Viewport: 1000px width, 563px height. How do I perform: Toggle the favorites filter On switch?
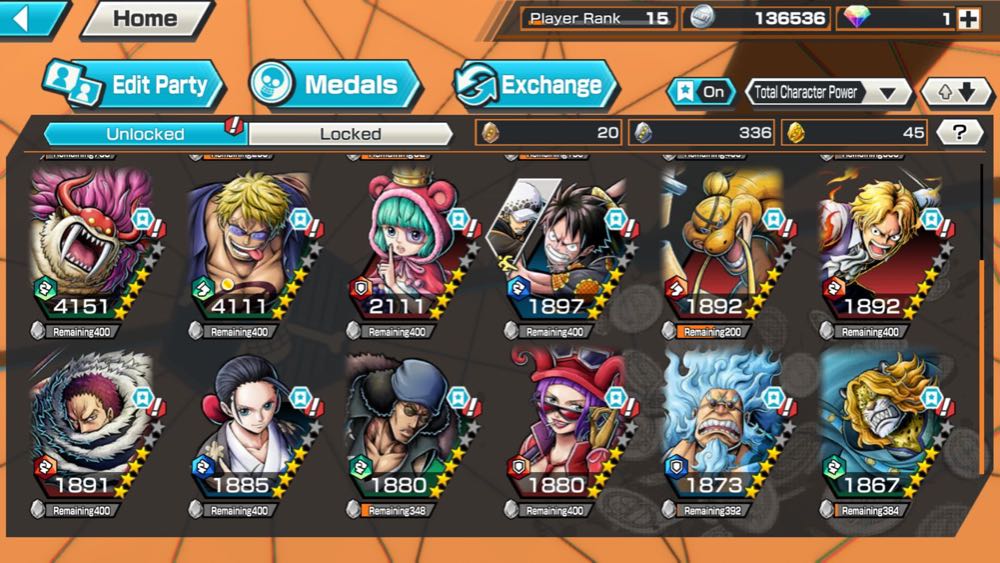click(701, 92)
